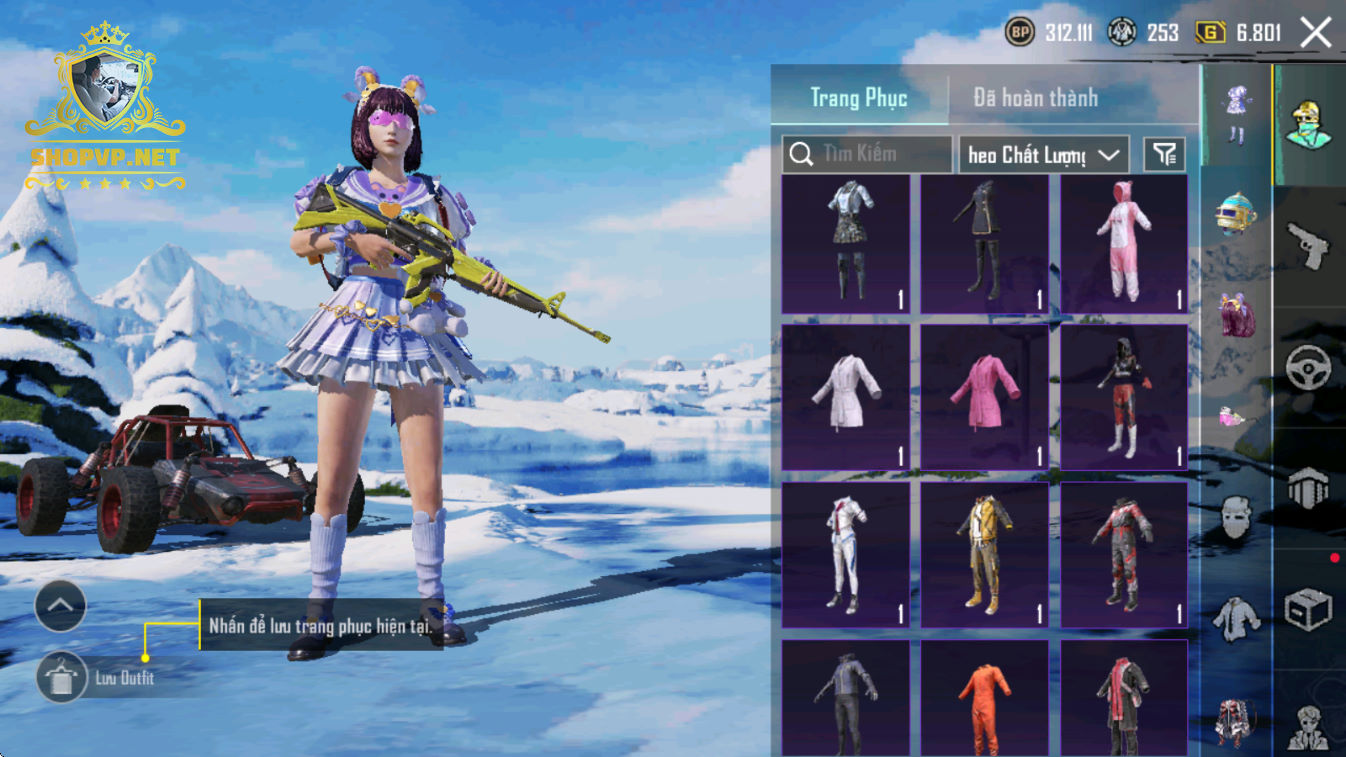Viewport: 1346px width, 757px height.
Task: Select the pink bunny onesie outfit
Action: [1124, 244]
